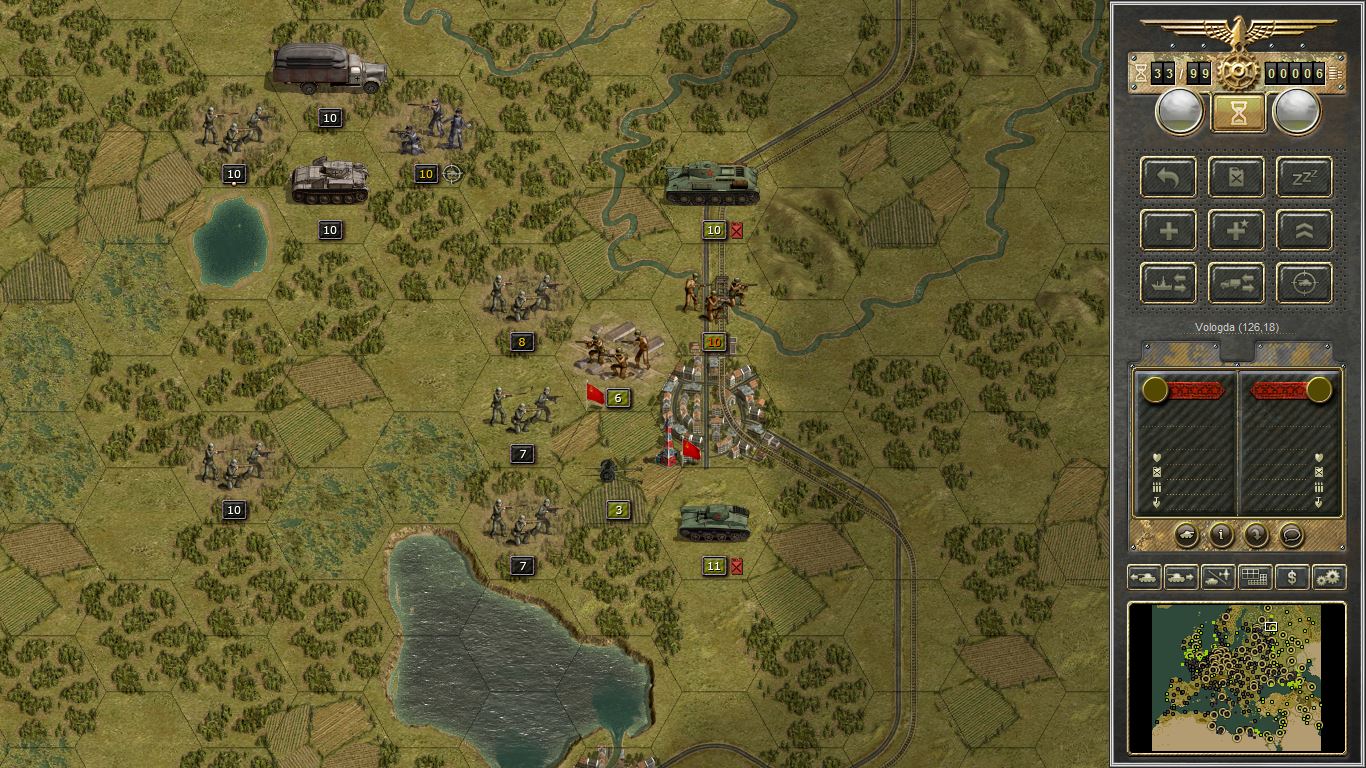The width and height of the screenshot is (1366, 768).
Task: Open the unit info round button
Action: tap(1221, 535)
